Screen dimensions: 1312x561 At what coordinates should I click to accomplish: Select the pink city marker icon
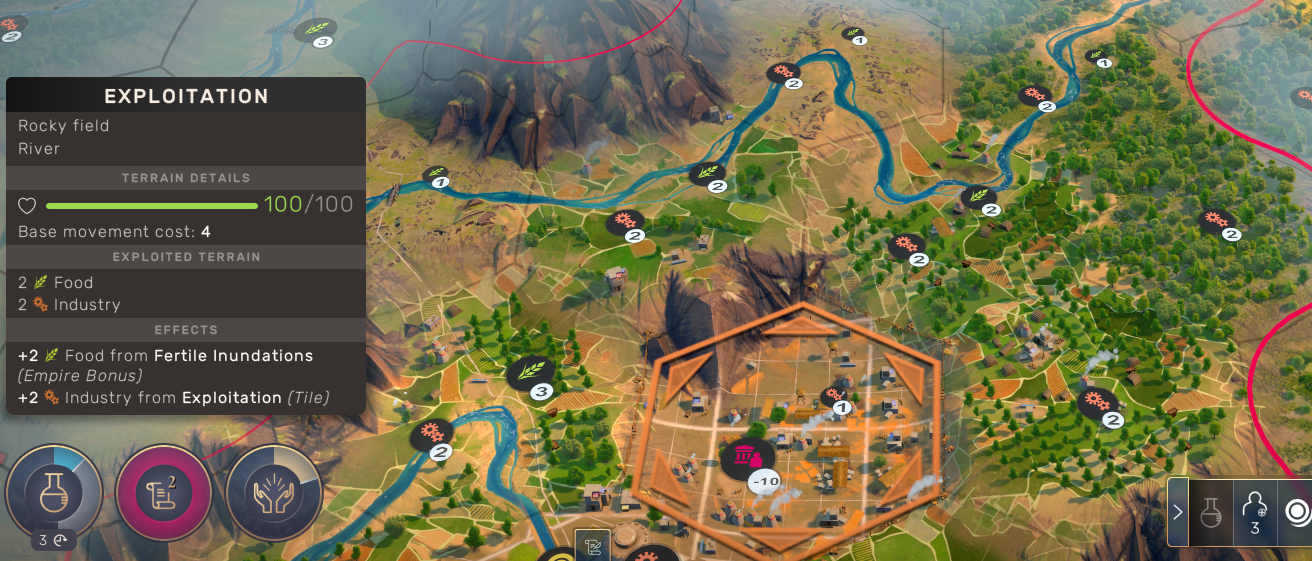coord(744,456)
